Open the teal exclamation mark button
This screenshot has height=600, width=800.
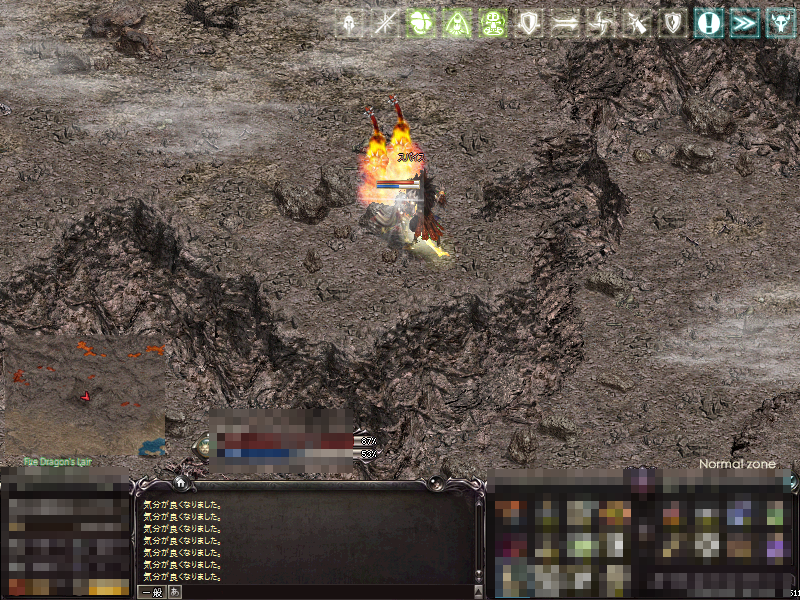point(709,23)
